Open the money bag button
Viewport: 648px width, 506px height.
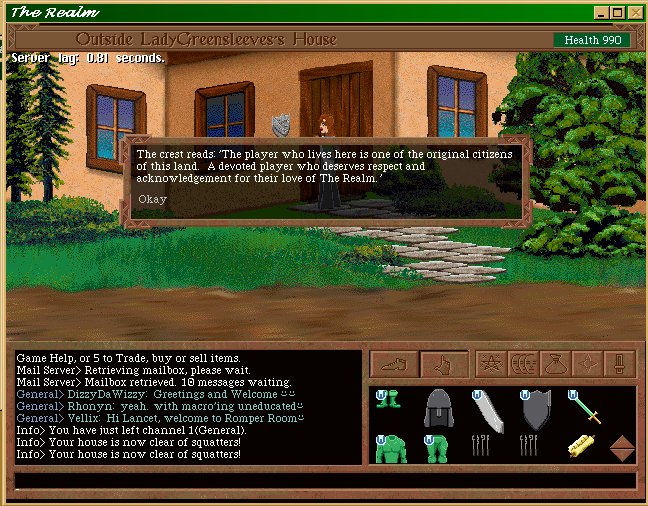(556, 364)
